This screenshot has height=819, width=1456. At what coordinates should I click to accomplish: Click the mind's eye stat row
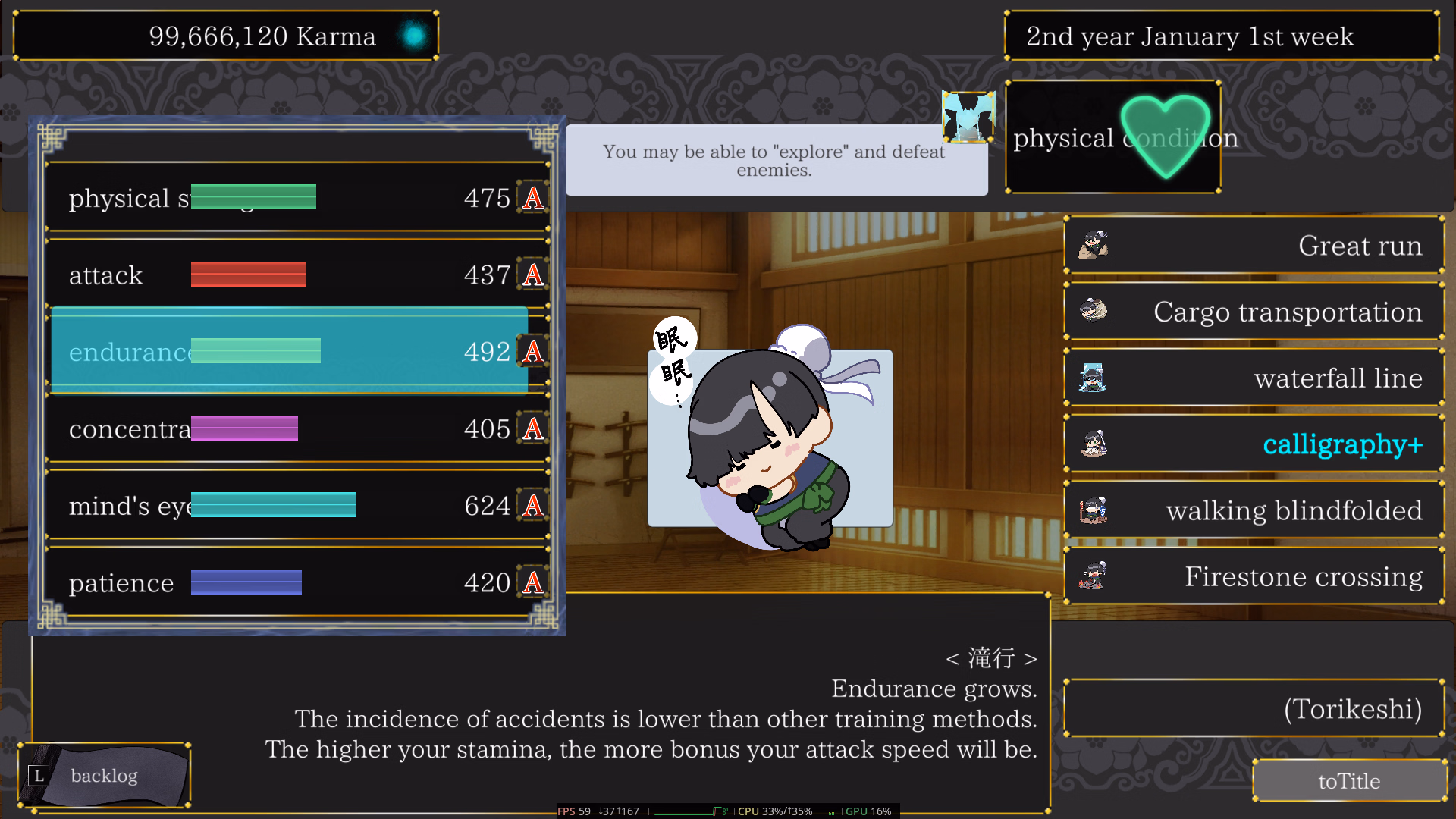[x=296, y=505]
